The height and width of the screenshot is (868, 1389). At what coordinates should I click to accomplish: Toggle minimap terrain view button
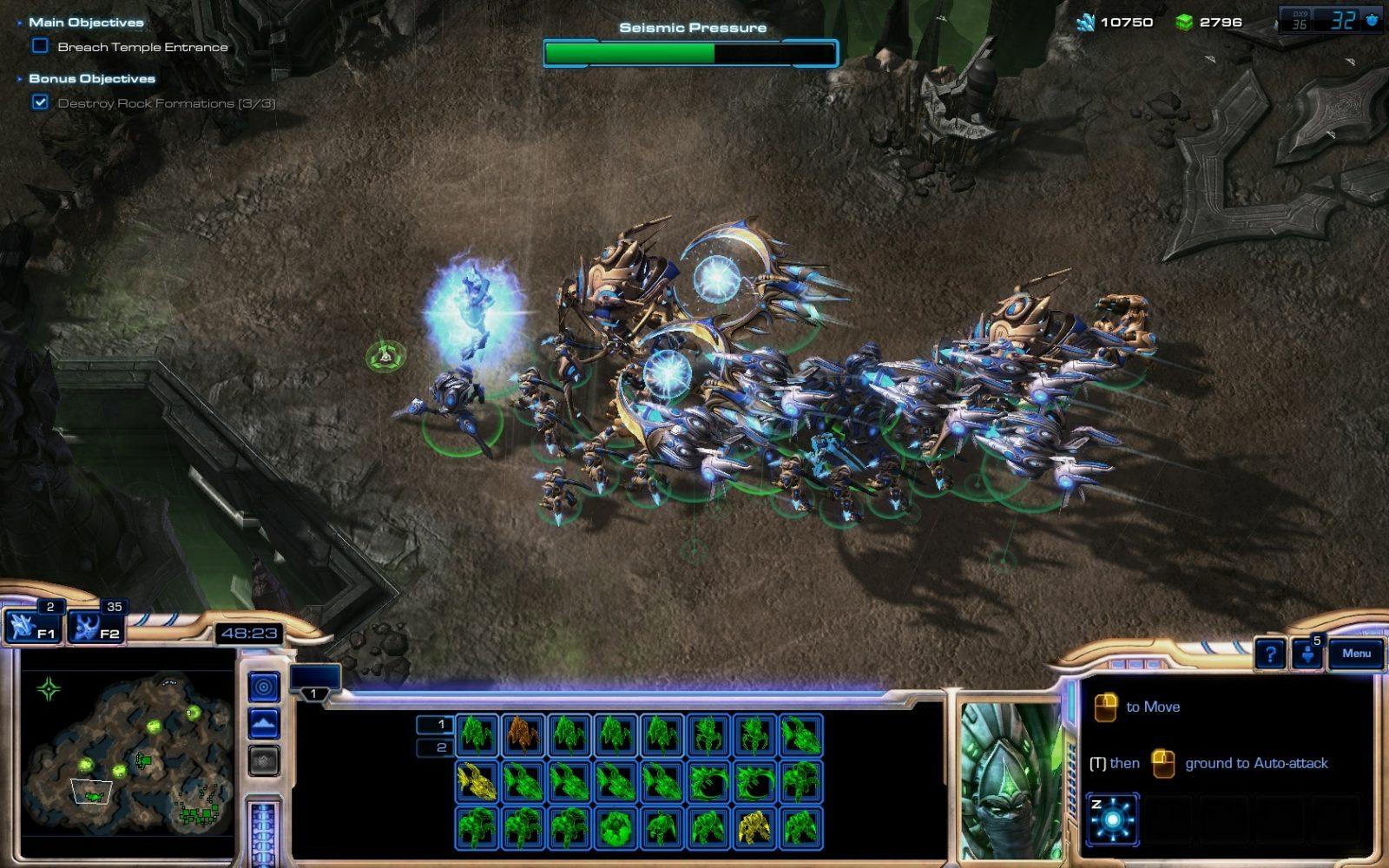coord(264,723)
